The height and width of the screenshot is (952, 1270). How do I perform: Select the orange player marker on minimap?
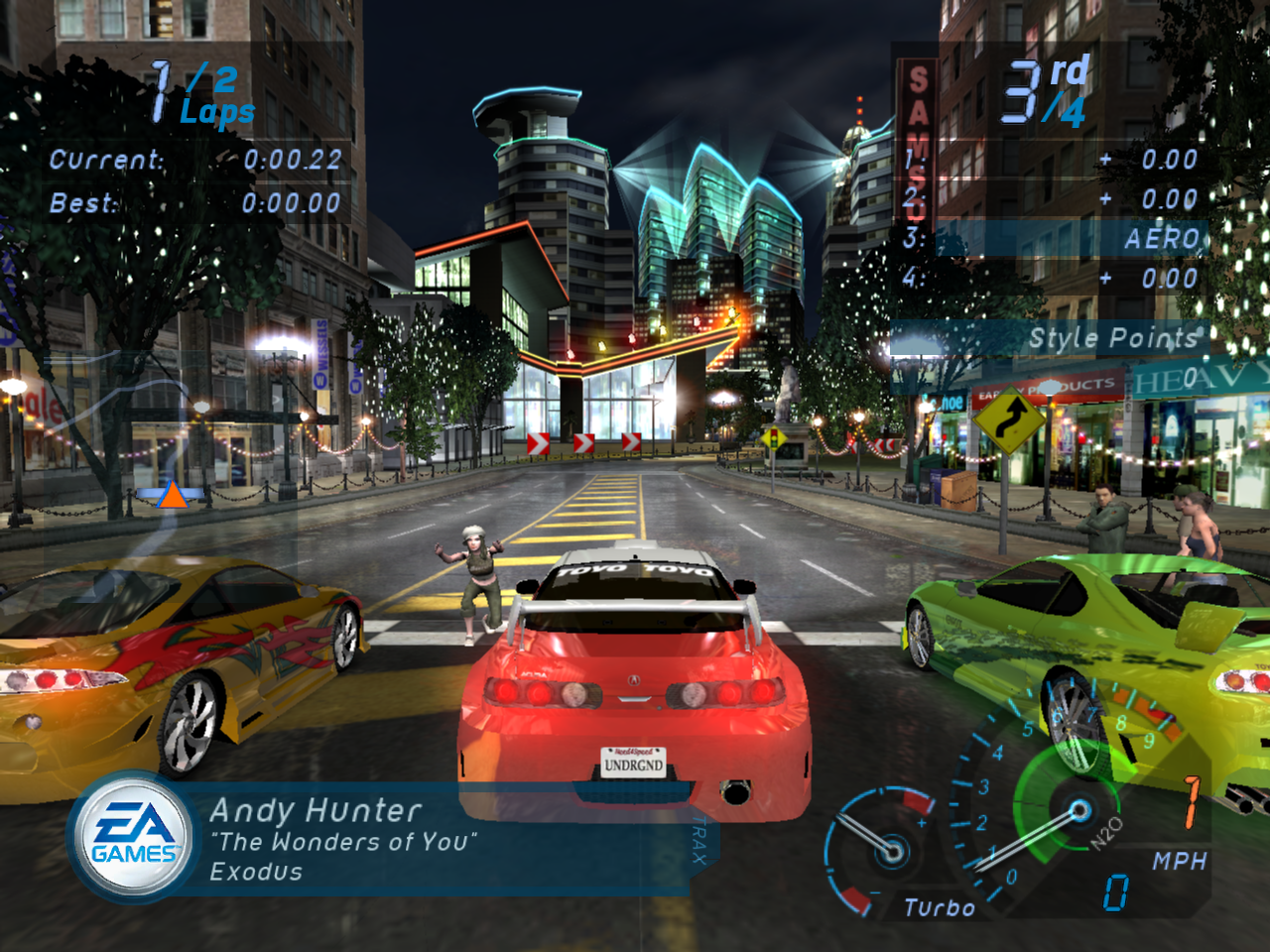pos(173,495)
